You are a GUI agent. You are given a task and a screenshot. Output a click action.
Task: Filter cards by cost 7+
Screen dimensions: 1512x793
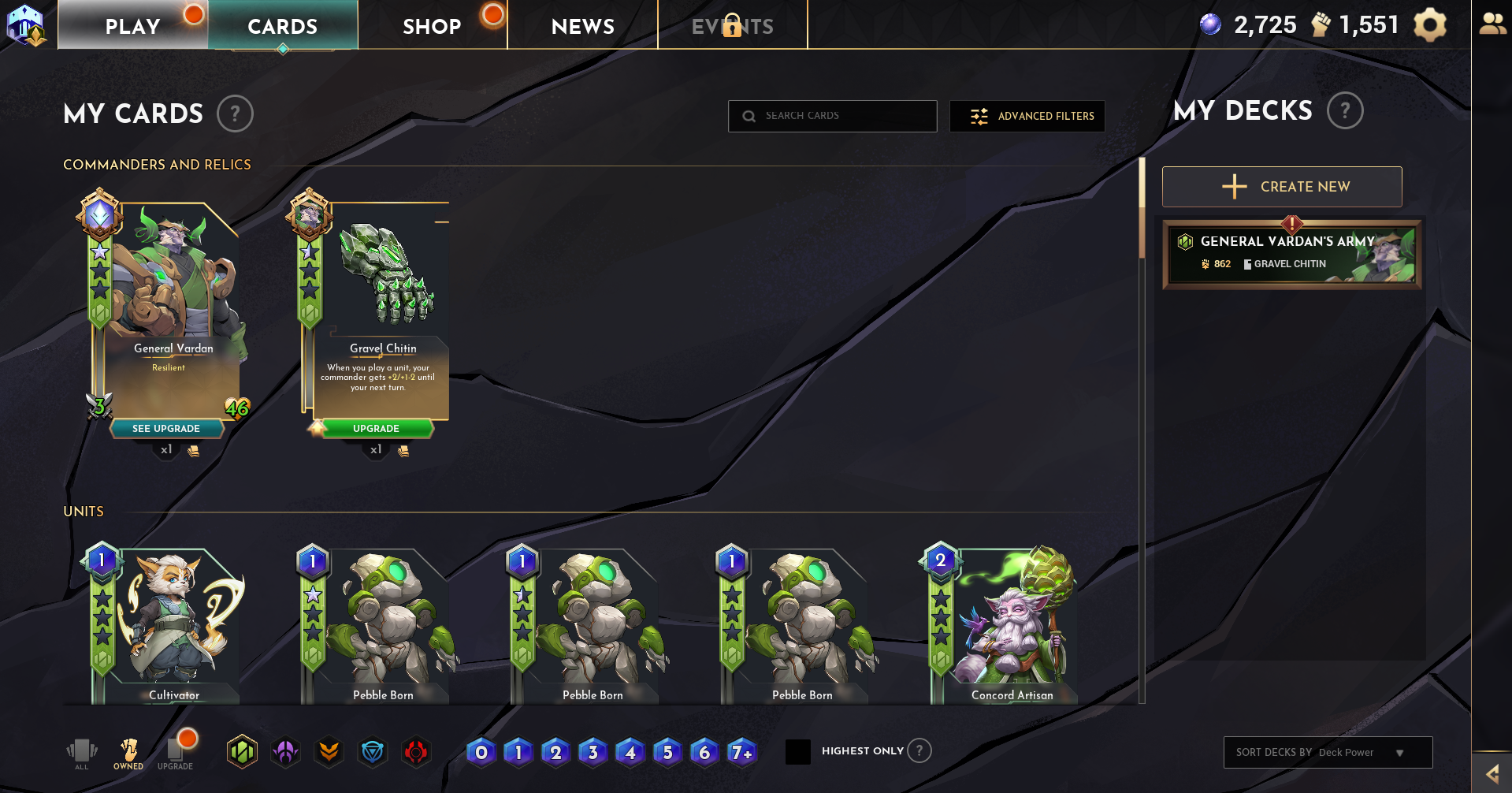click(x=741, y=753)
